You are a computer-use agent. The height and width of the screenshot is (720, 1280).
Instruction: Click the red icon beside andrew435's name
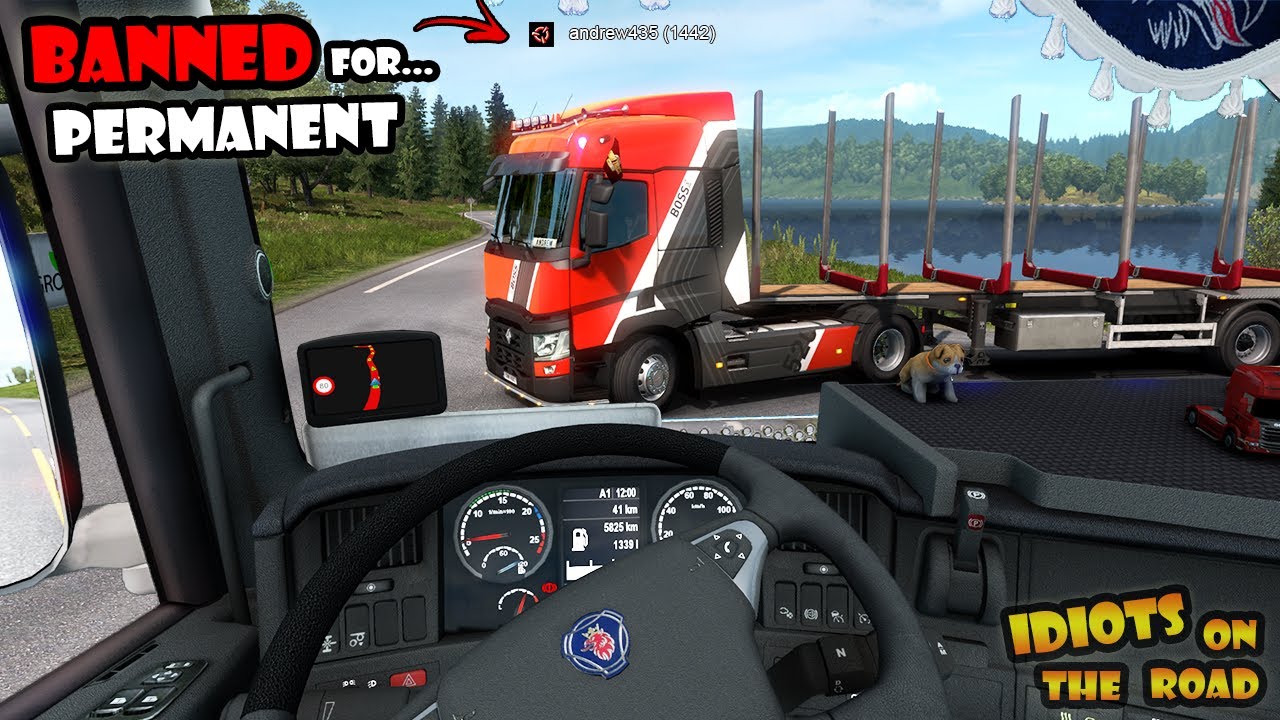tap(540, 34)
